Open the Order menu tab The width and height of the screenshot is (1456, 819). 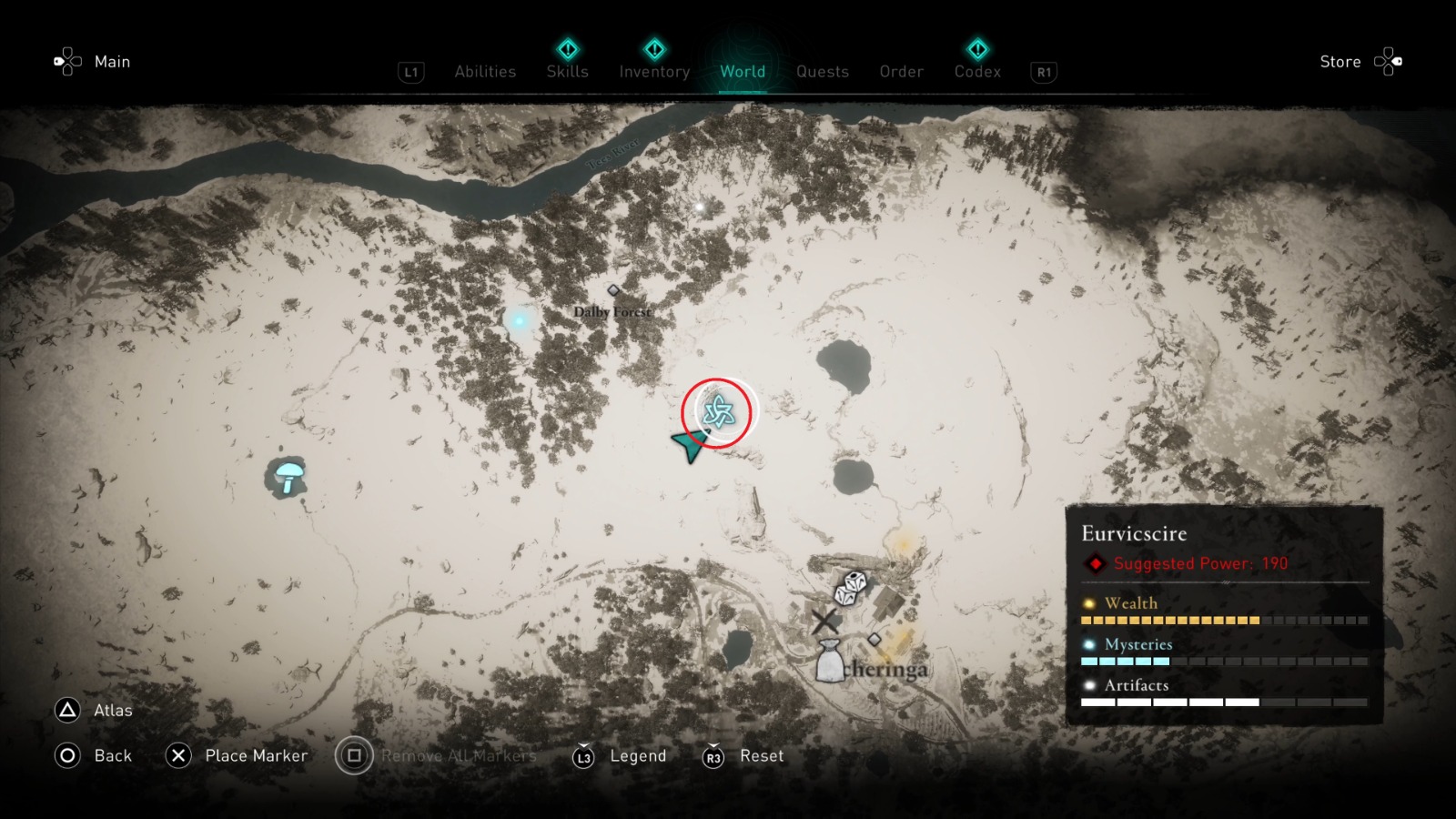click(x=900, y=71)
